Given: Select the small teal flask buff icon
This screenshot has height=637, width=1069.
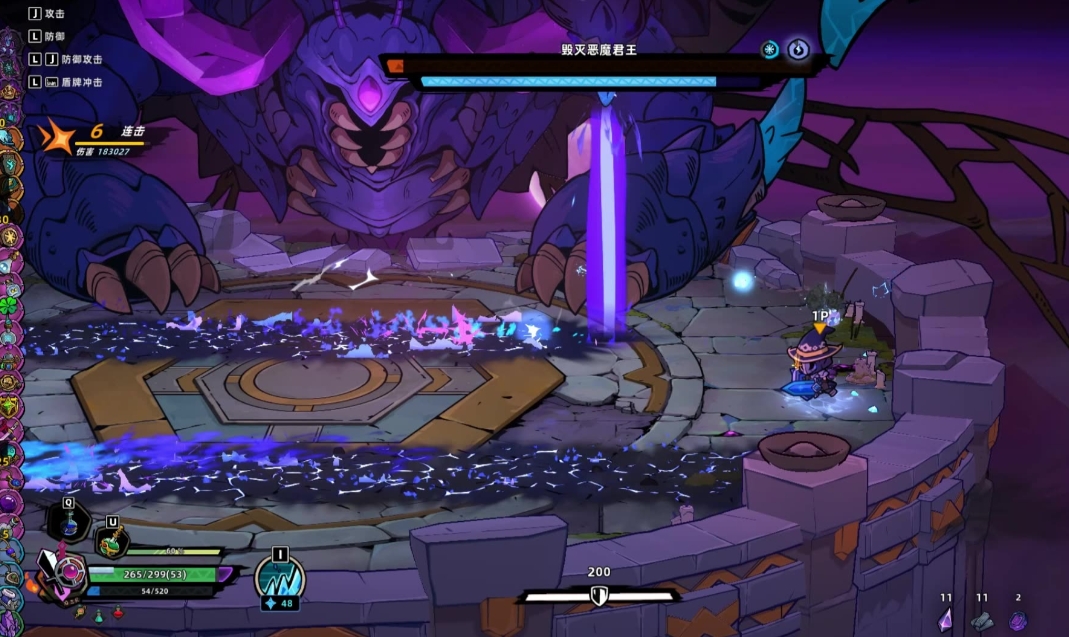Looking at the screenshot, I should [x=100, y=613].
